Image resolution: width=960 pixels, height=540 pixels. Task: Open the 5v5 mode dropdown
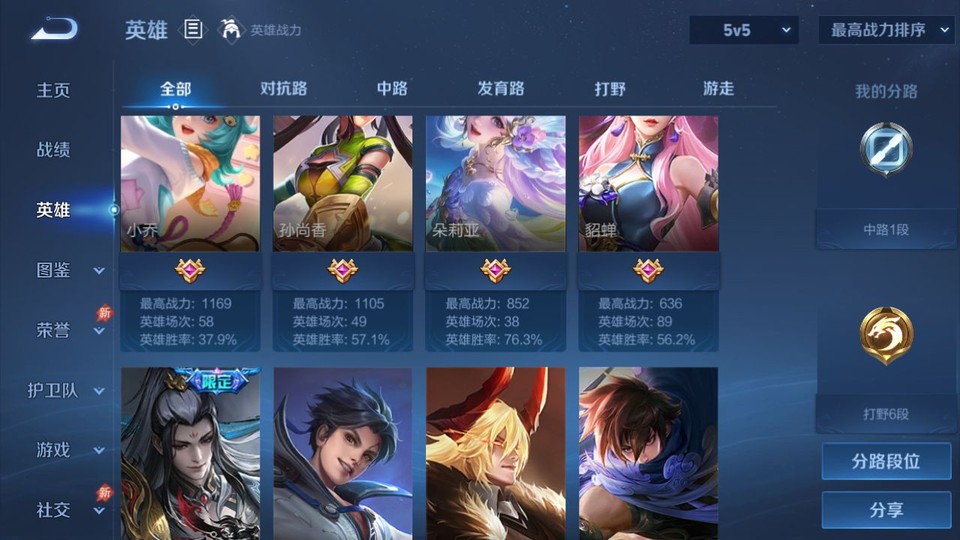point(743,30)
